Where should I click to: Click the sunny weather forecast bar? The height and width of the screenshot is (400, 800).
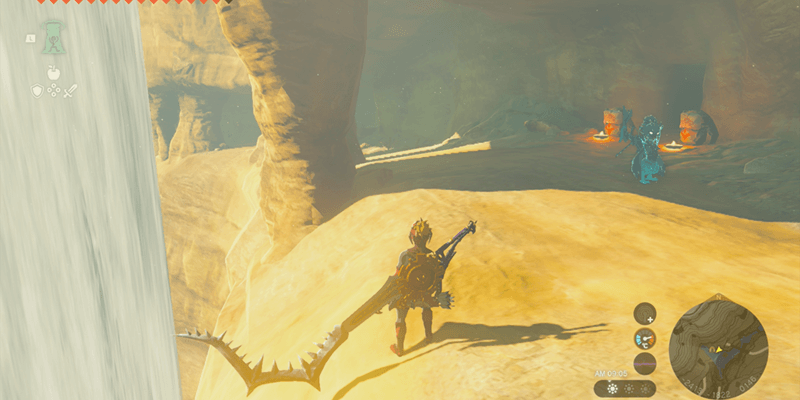pyautogui.click(x=625, y=388)
